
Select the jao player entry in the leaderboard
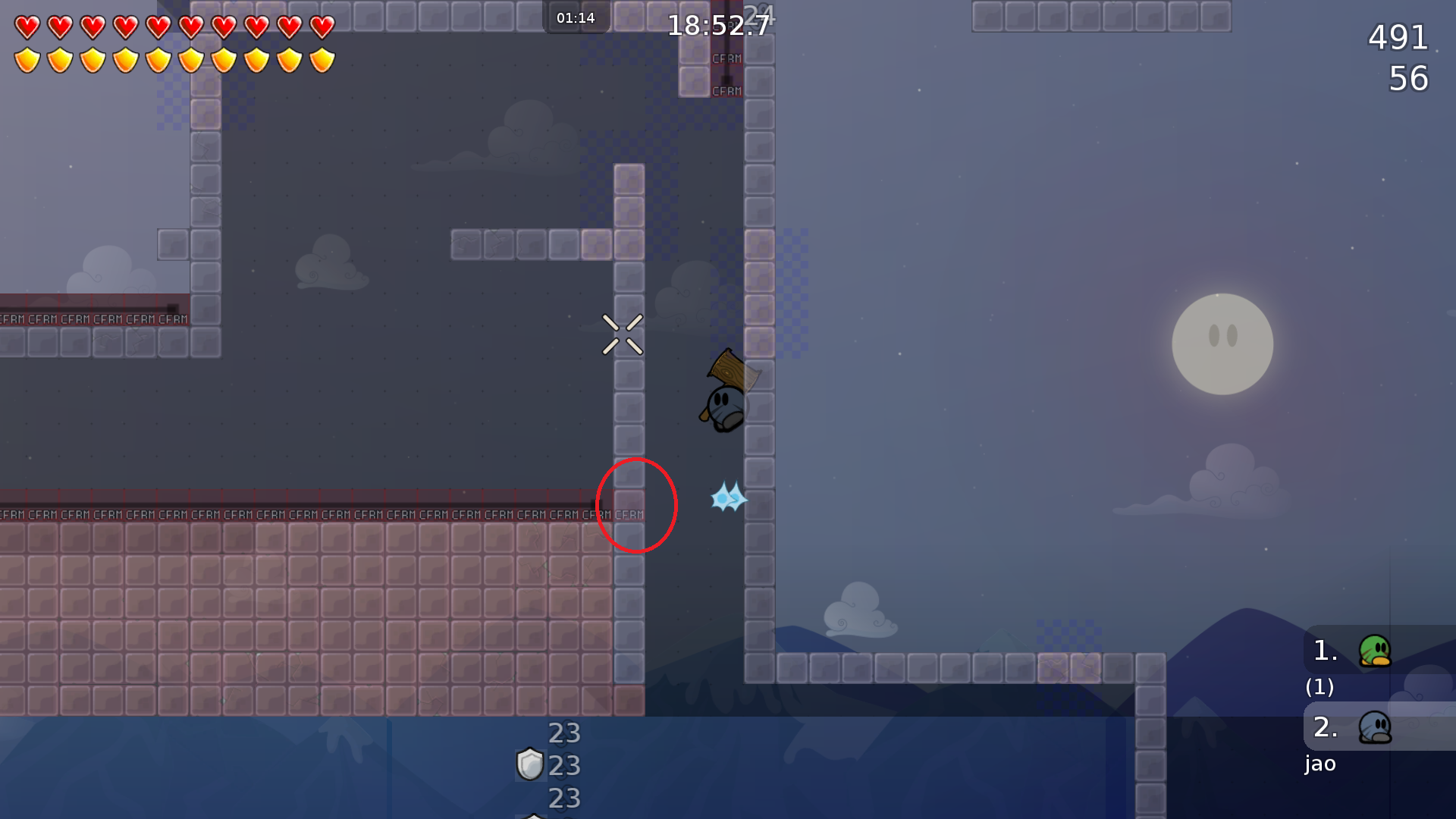pos(1320,764)
